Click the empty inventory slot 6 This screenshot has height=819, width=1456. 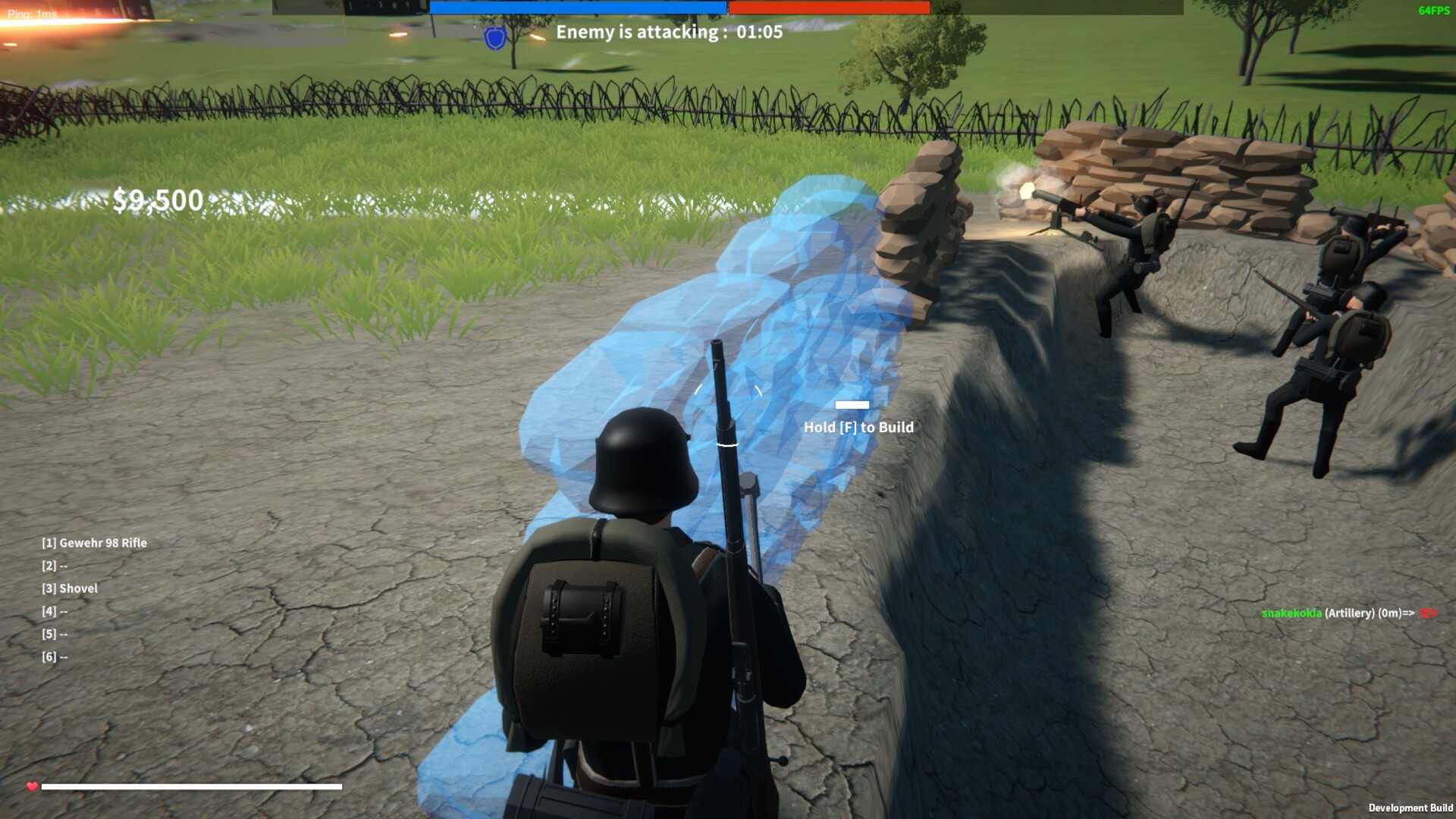55,657
